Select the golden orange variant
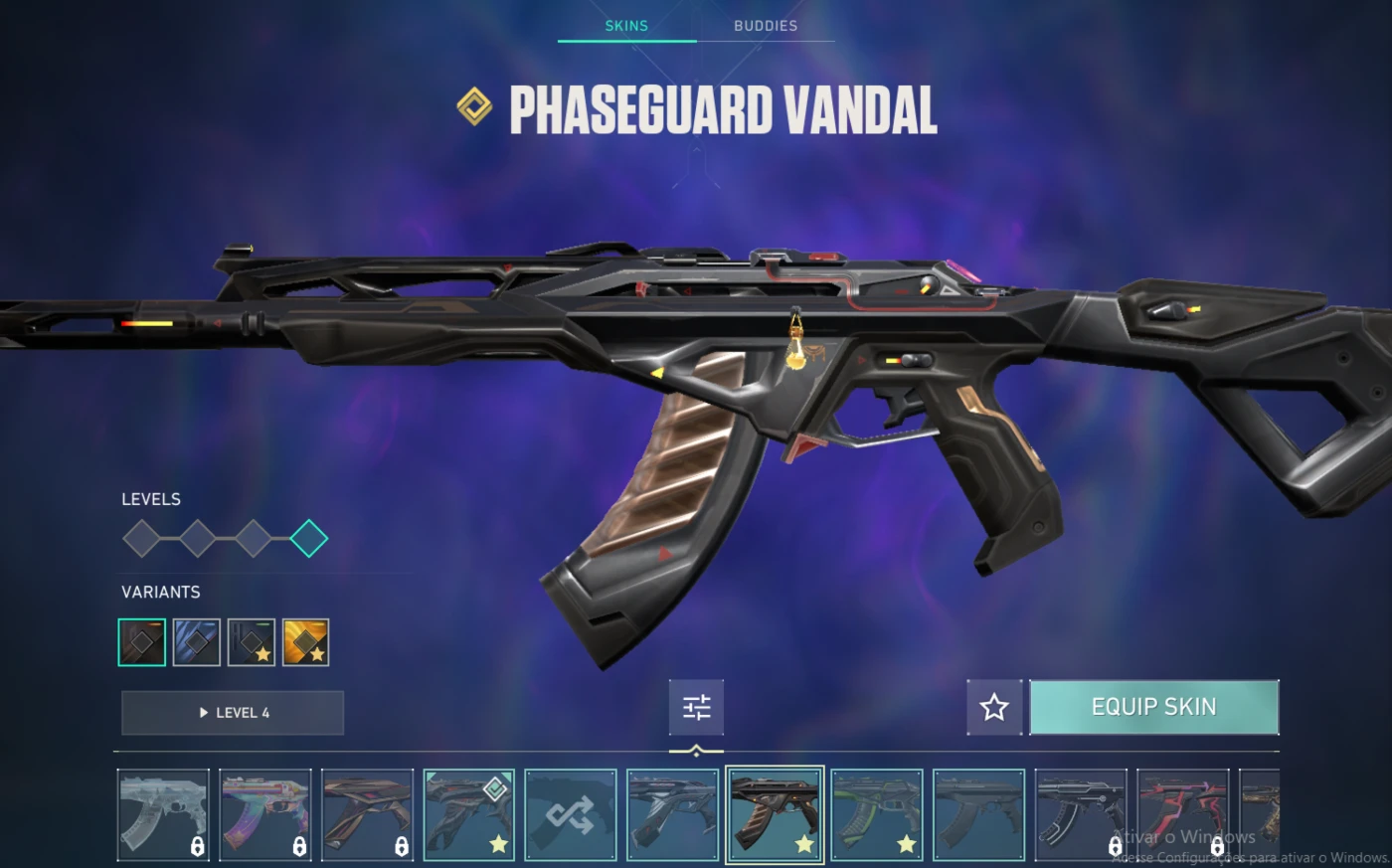This screenshot has width=1392, height=868. 305,642
